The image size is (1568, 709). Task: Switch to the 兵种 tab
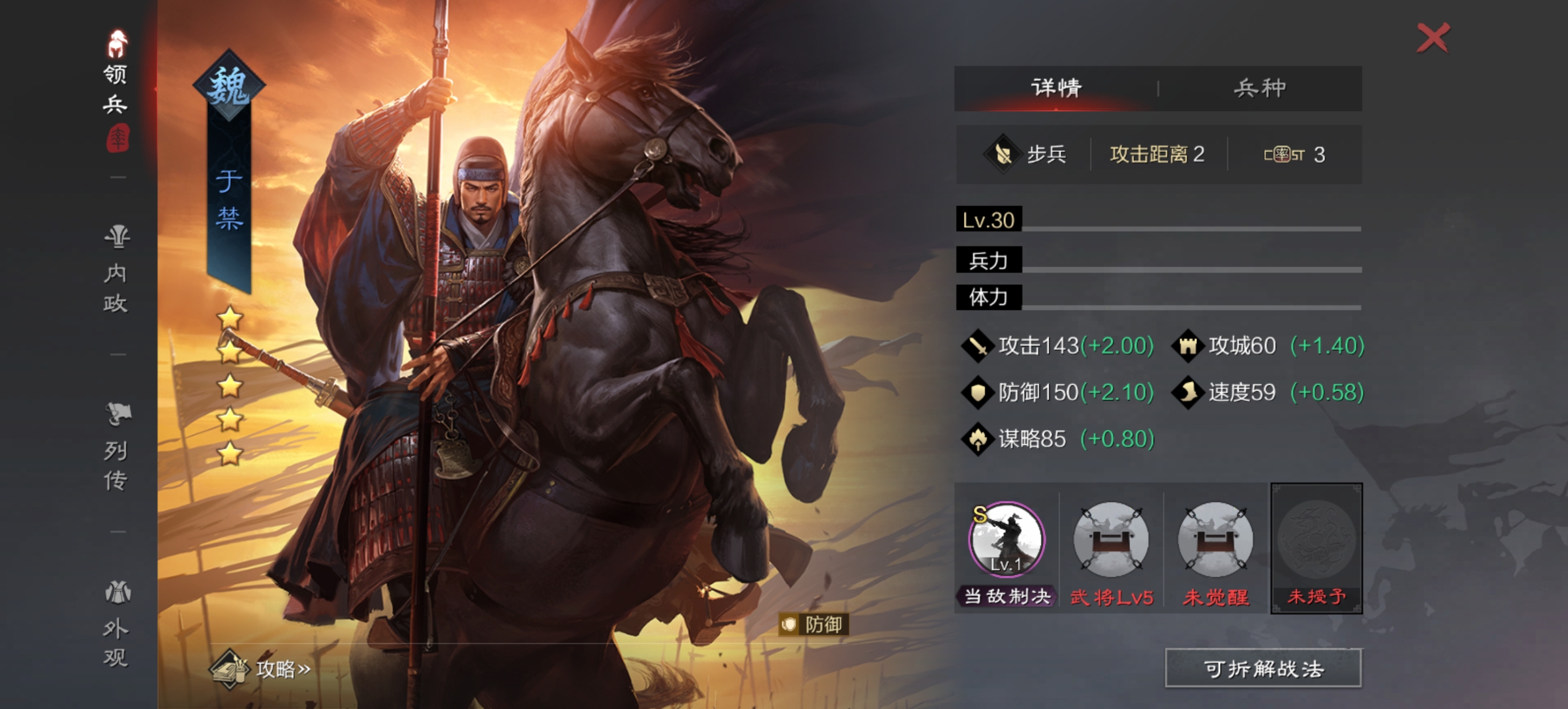click(x=1258, y=88)
